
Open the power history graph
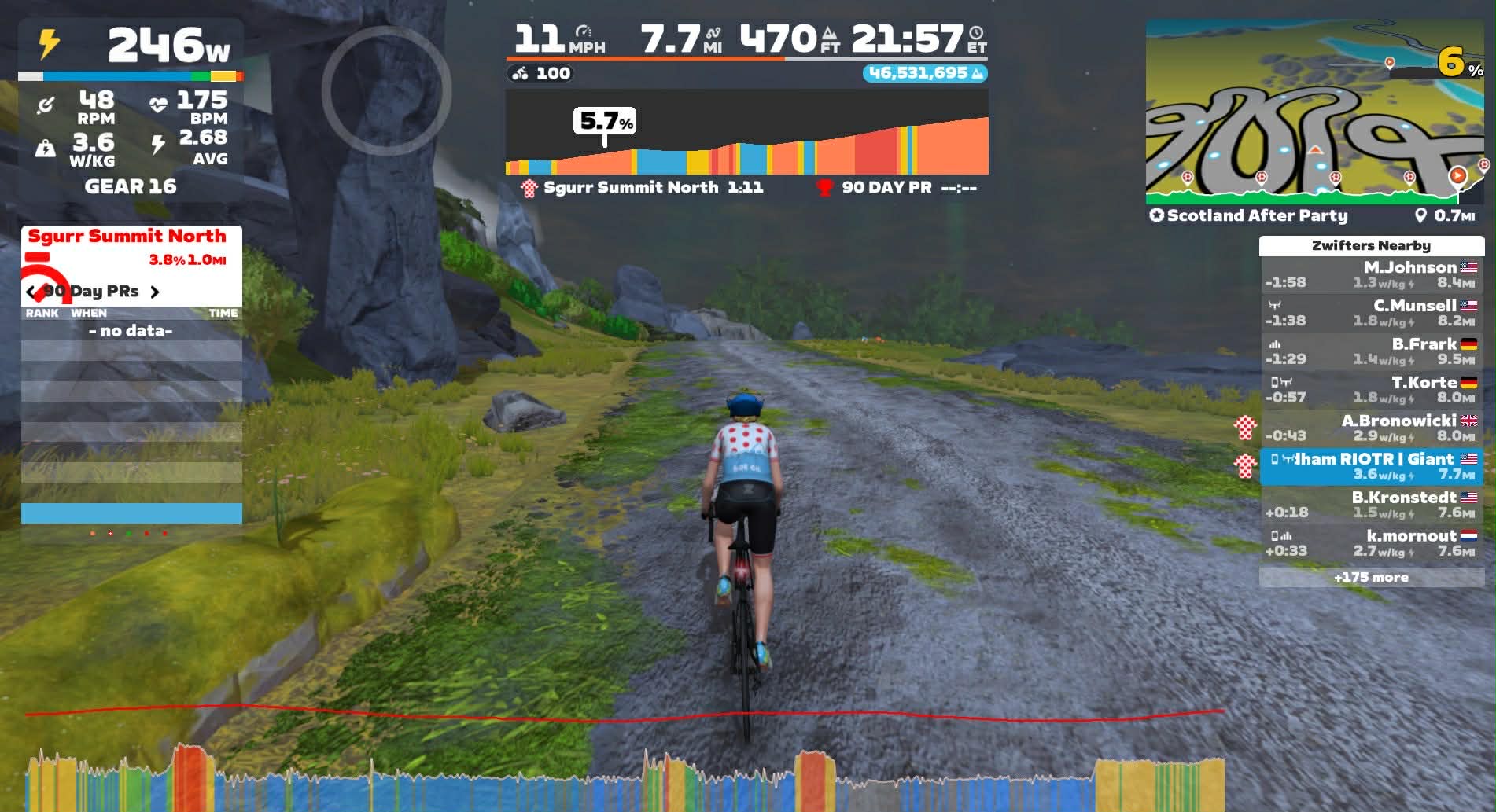[x=624, y=778]
